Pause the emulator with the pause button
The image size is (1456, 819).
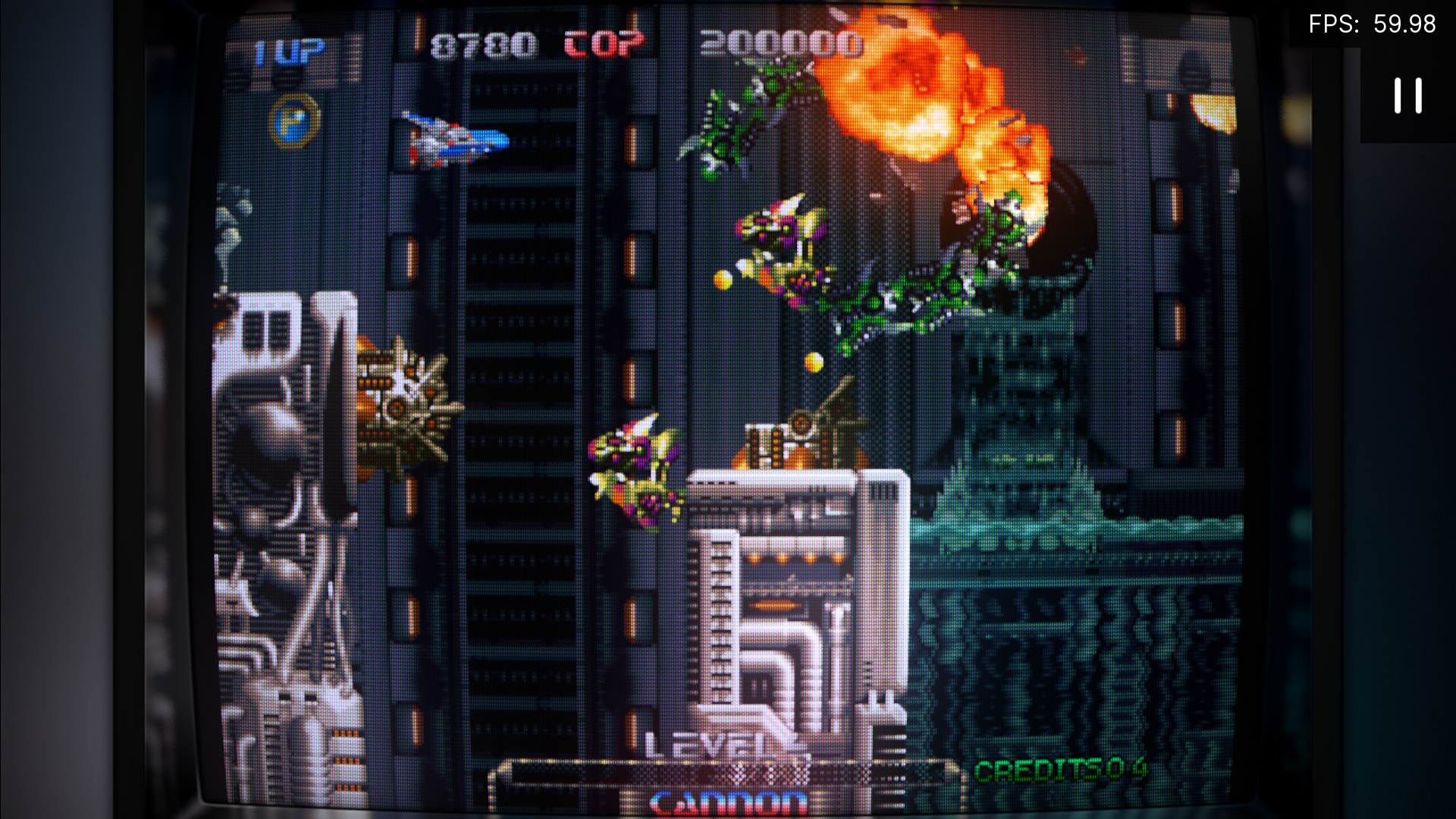[x=1407, y=96]
